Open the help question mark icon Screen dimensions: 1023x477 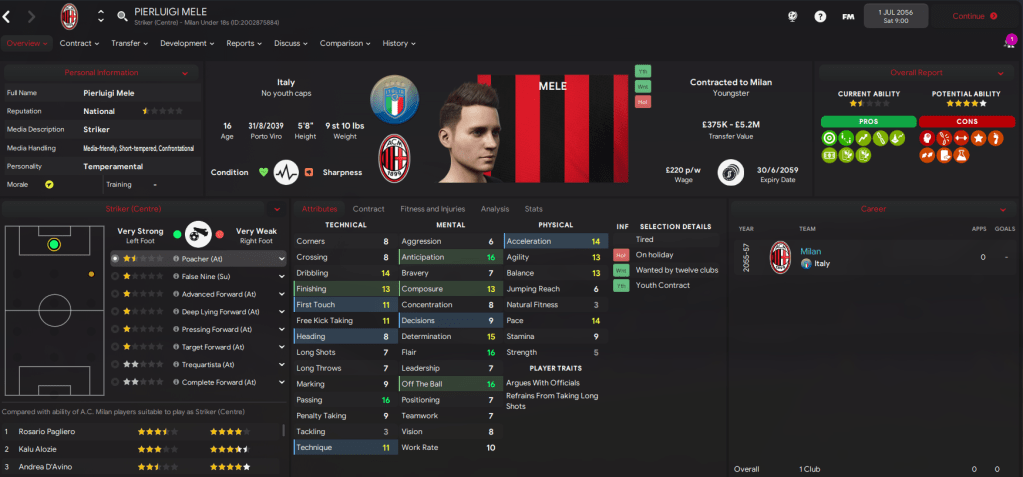820,16
